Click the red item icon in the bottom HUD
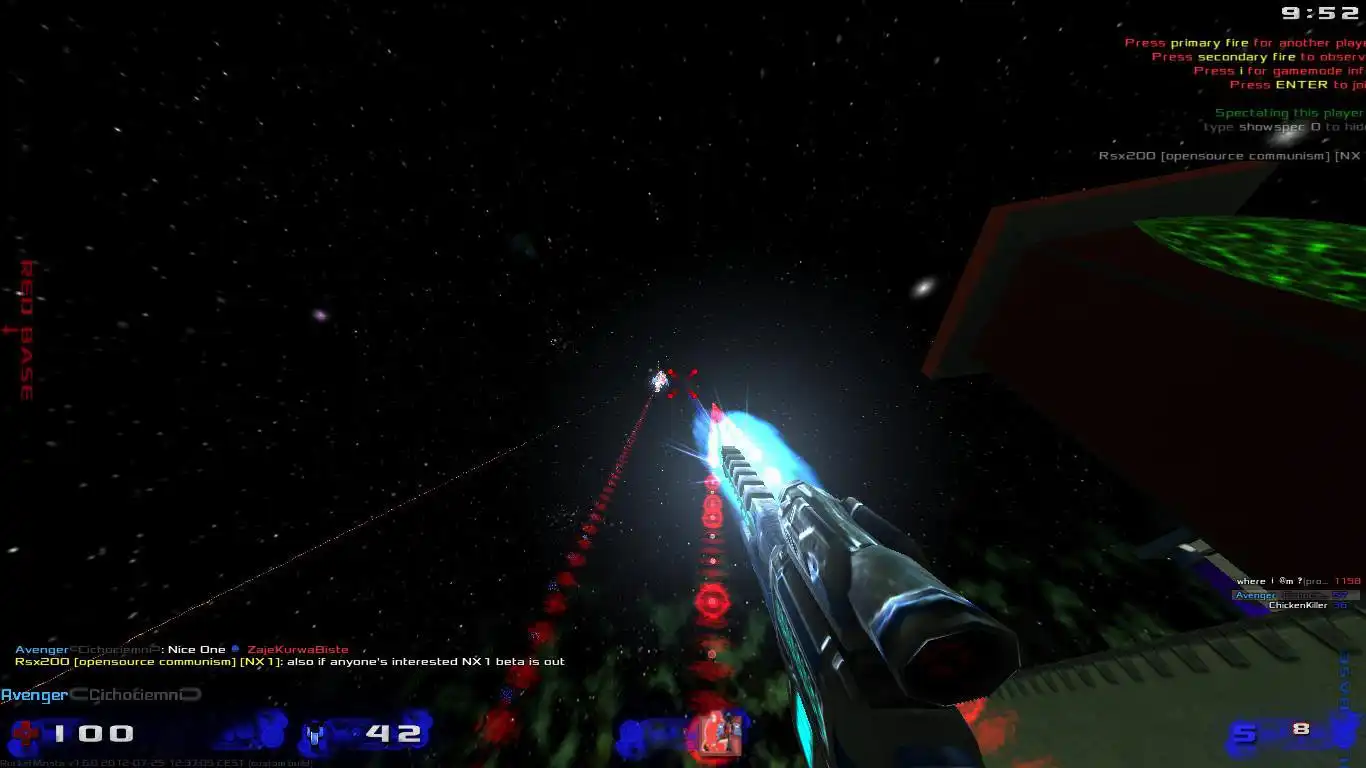1366x768 pixels. [712, 733]
